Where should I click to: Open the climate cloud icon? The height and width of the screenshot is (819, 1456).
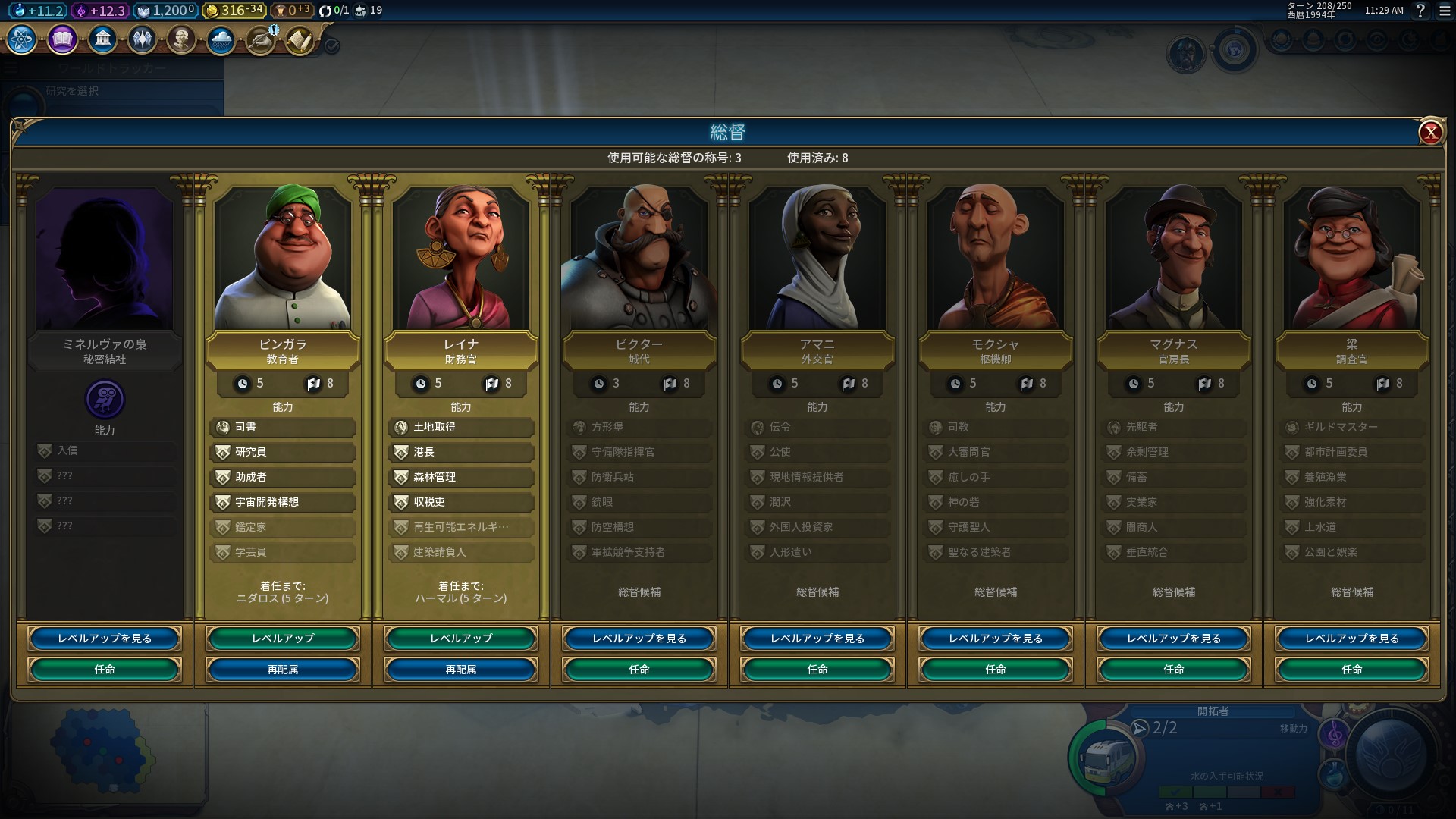pyautogui.click(x=221, y=39)
